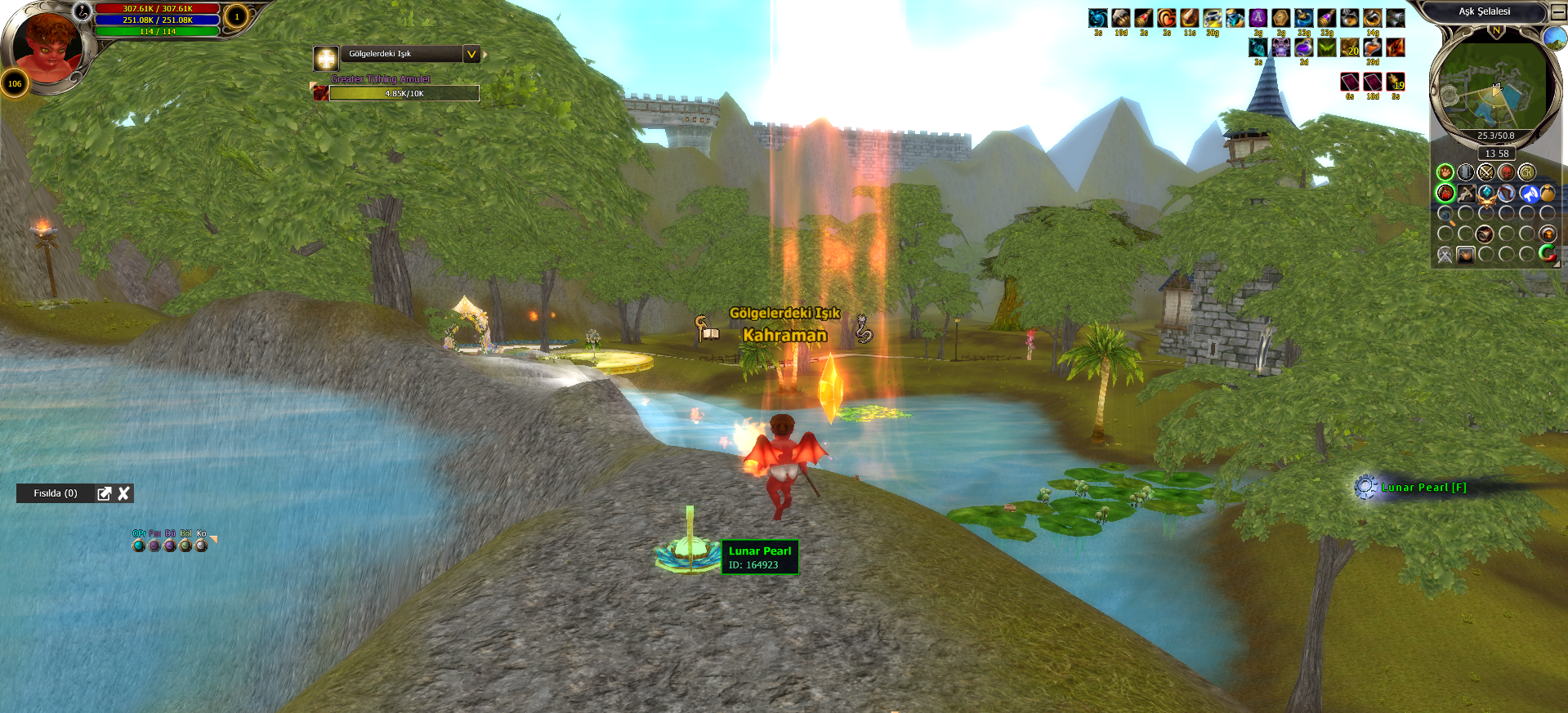Minimize the Aşk Şelalesi minimap panel
The width and height of the screenshot is (1568, 713).
[x=1558, y=12]
